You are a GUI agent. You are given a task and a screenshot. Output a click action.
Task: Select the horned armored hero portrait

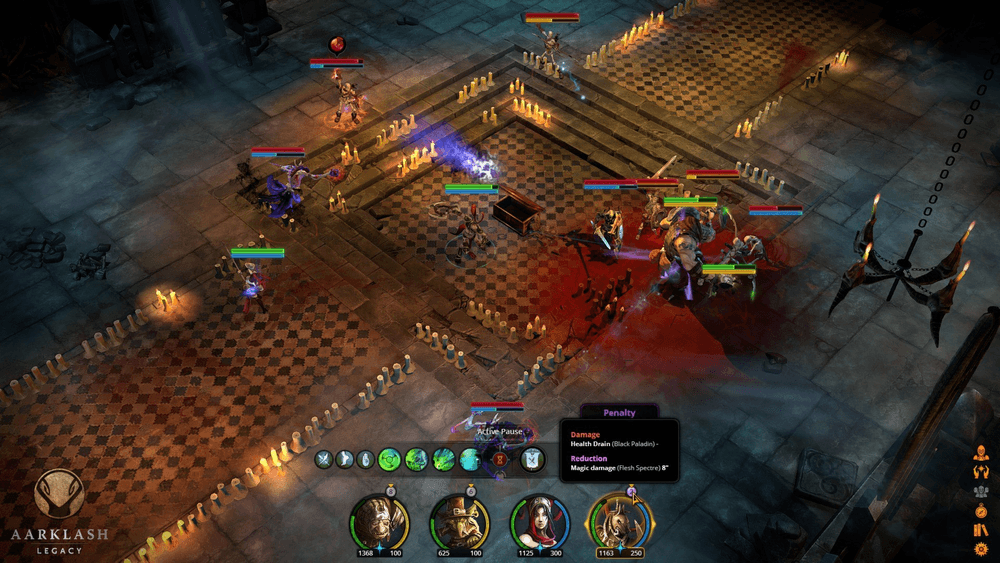pyautogui.click(x=620, y=521)
